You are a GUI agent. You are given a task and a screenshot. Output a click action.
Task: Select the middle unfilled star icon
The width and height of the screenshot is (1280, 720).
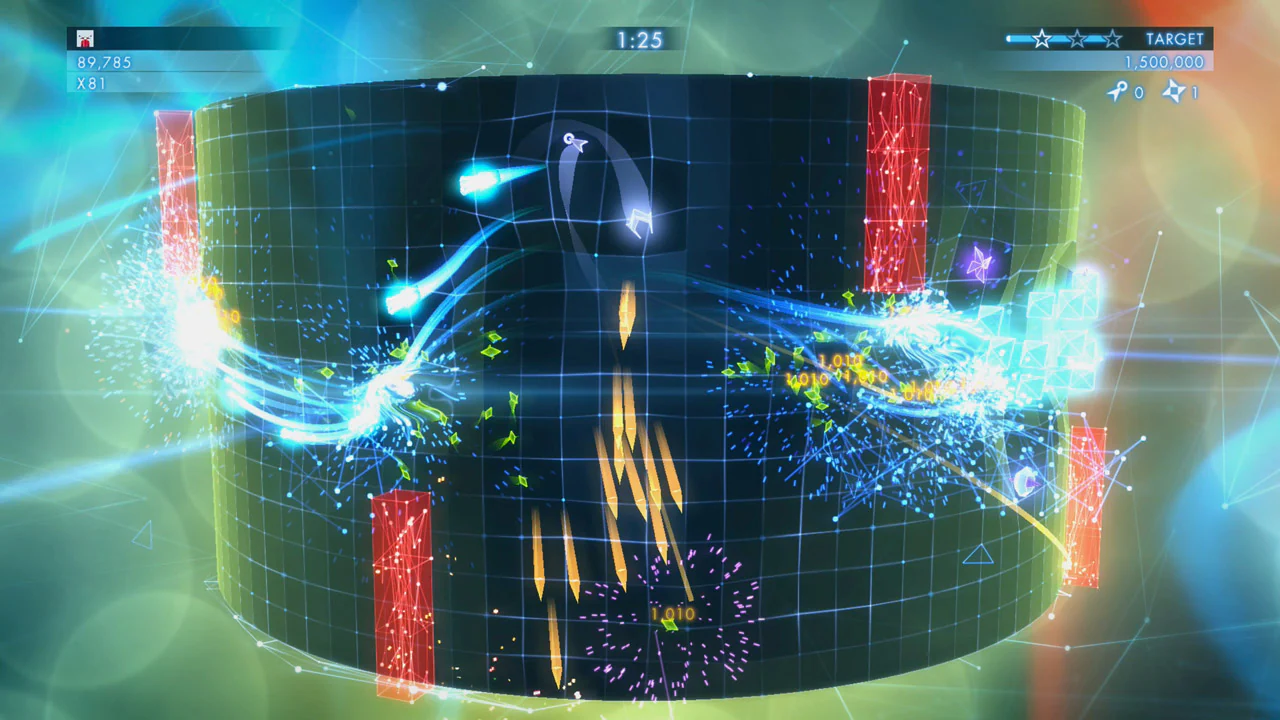click(x=1076, y=39)
